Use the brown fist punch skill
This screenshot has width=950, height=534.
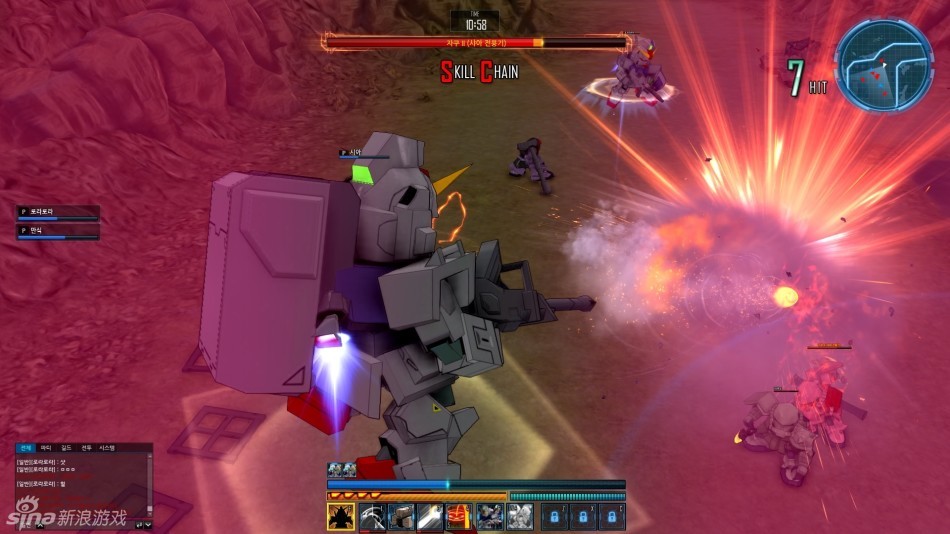[401, 516]
